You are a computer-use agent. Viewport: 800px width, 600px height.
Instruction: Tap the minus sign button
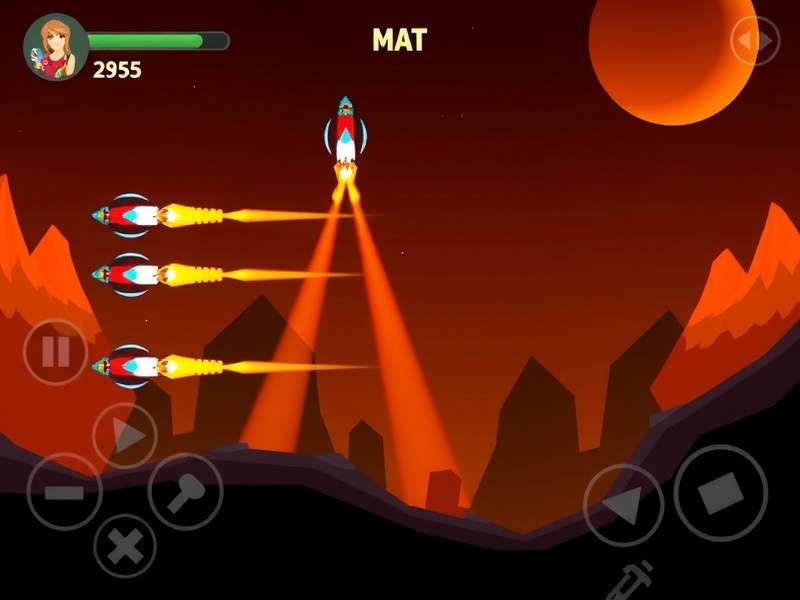(x=64, y=492)
